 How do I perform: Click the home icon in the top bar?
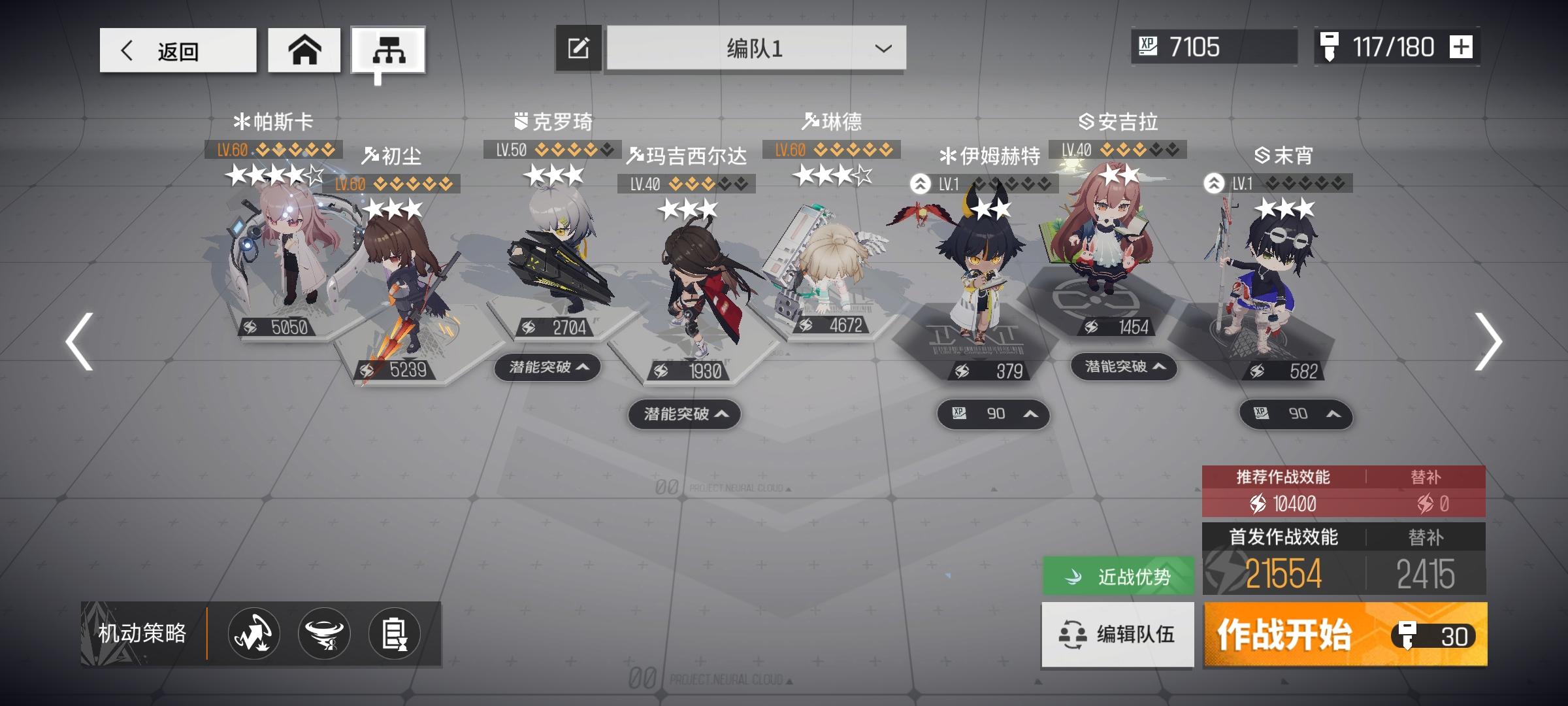pyautogui.click(x=304, y=49)
